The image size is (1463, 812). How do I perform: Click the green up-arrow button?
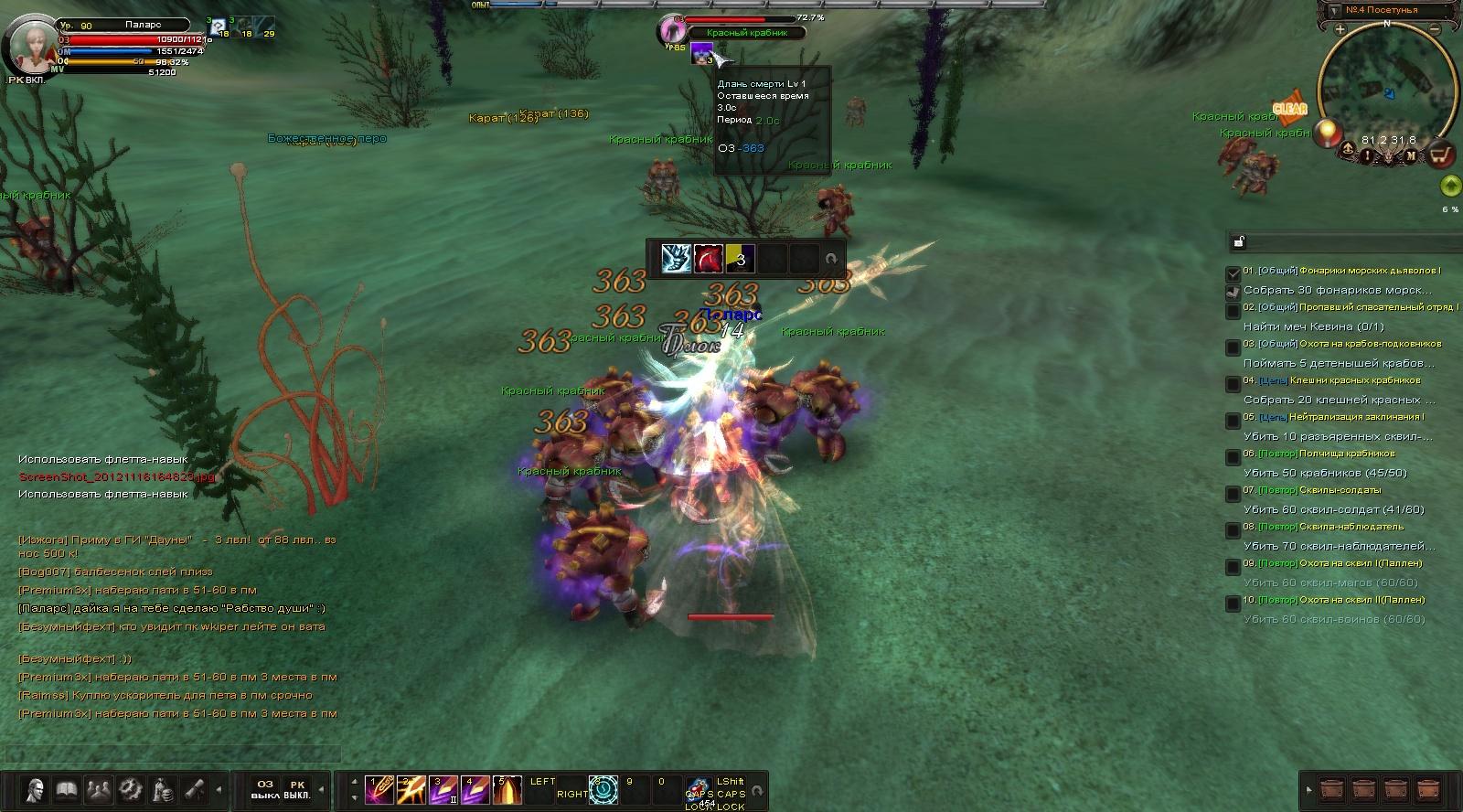[1450, 187]
